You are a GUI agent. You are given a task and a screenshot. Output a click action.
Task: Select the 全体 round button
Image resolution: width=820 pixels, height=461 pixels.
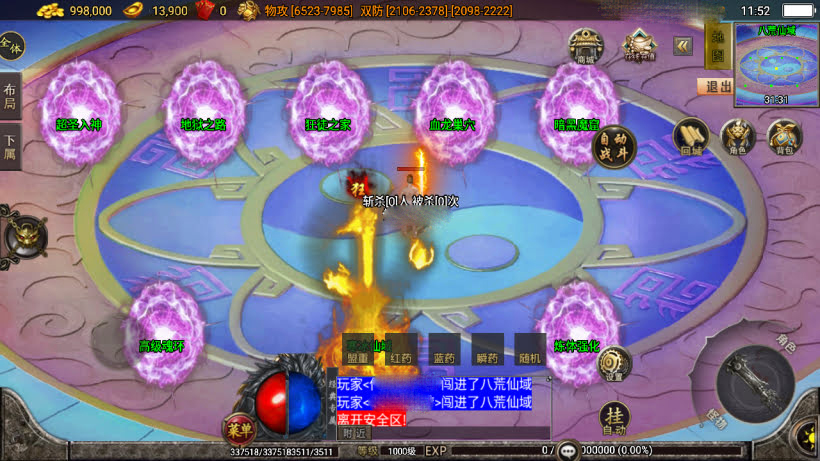(x=11, y=46)
